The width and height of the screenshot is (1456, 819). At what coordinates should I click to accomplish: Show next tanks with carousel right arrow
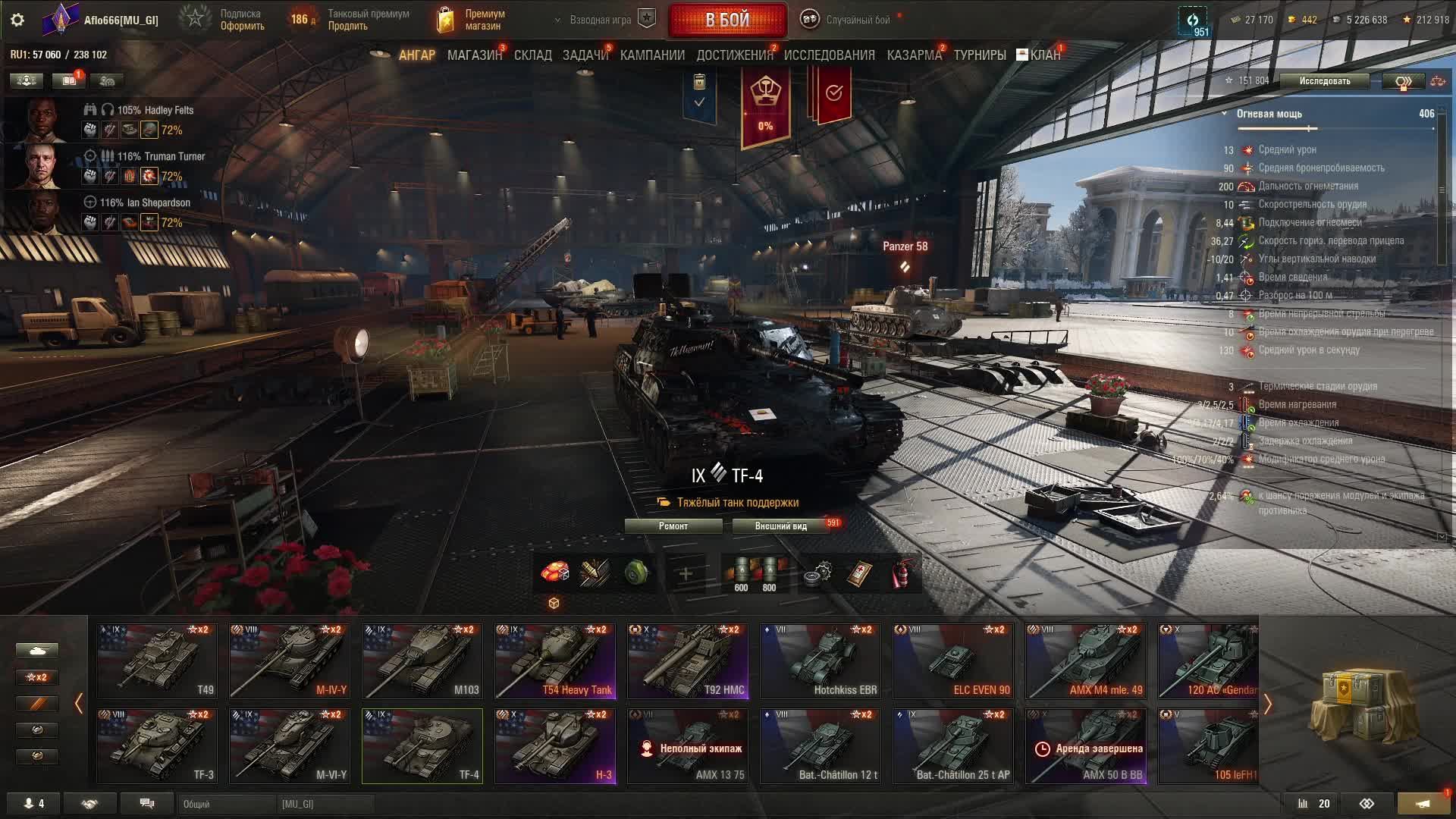(x=1267, y=704)
